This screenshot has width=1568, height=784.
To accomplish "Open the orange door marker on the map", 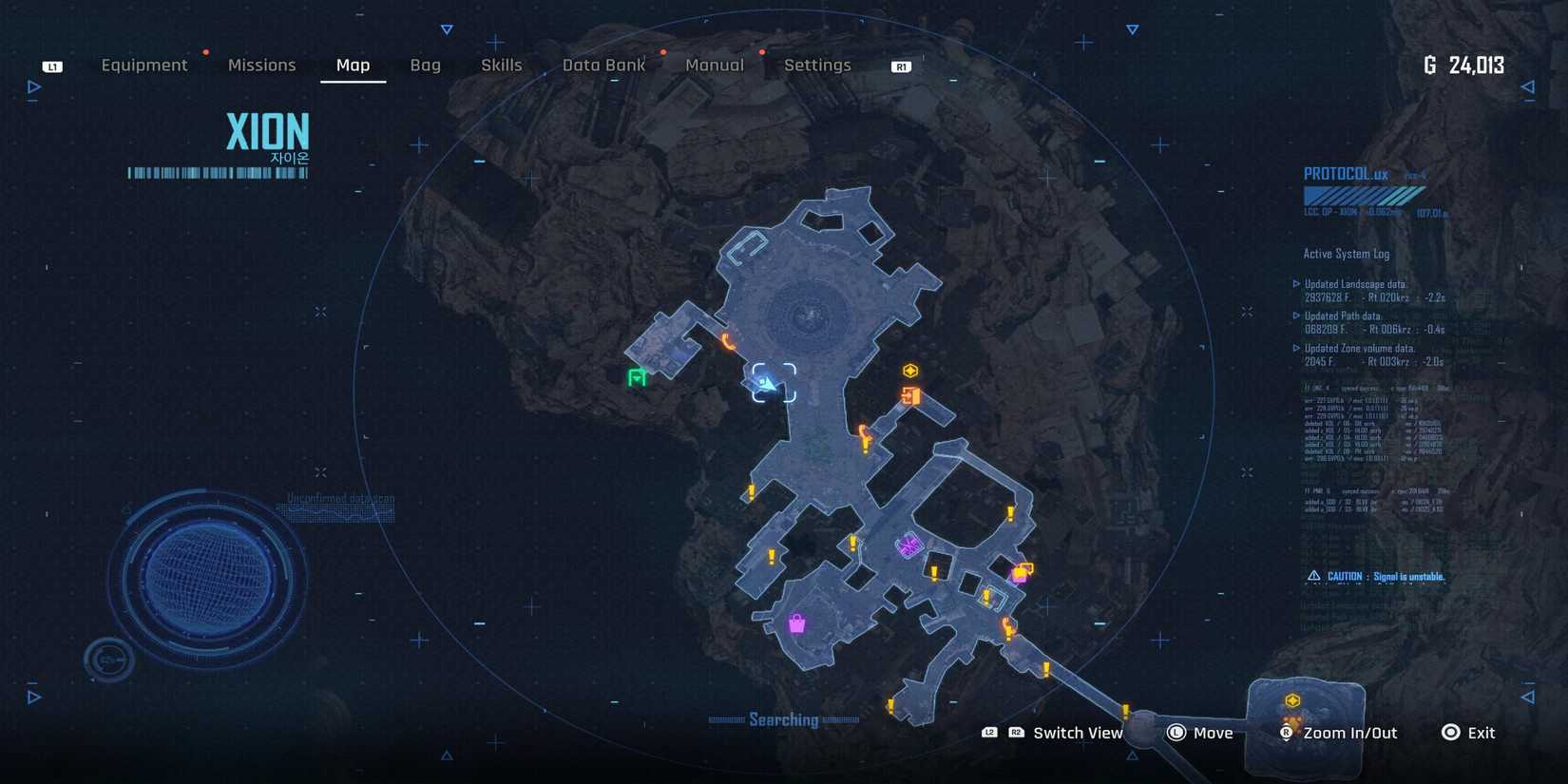I will [912, 396].
